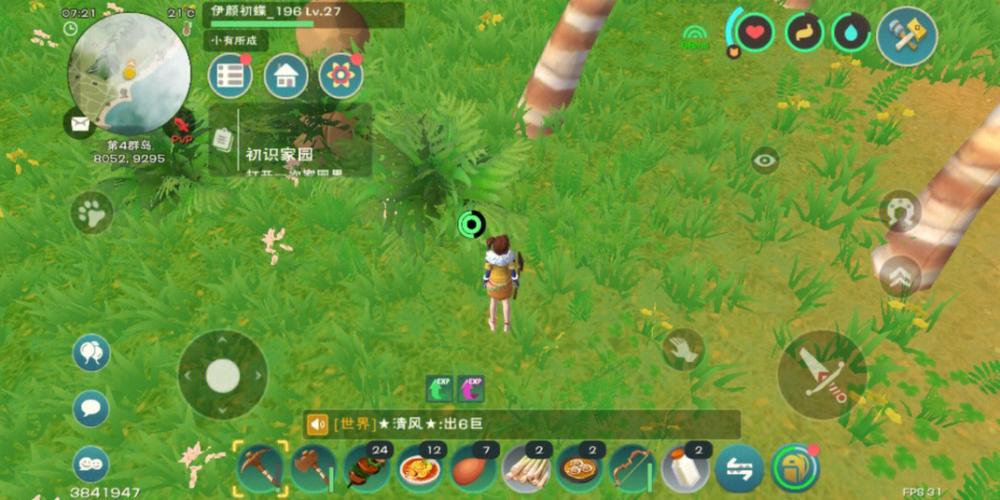This screenshot has width=1000, height=500.
Task: Select the pickaxe hotbar slot
Action: point(260,467)
